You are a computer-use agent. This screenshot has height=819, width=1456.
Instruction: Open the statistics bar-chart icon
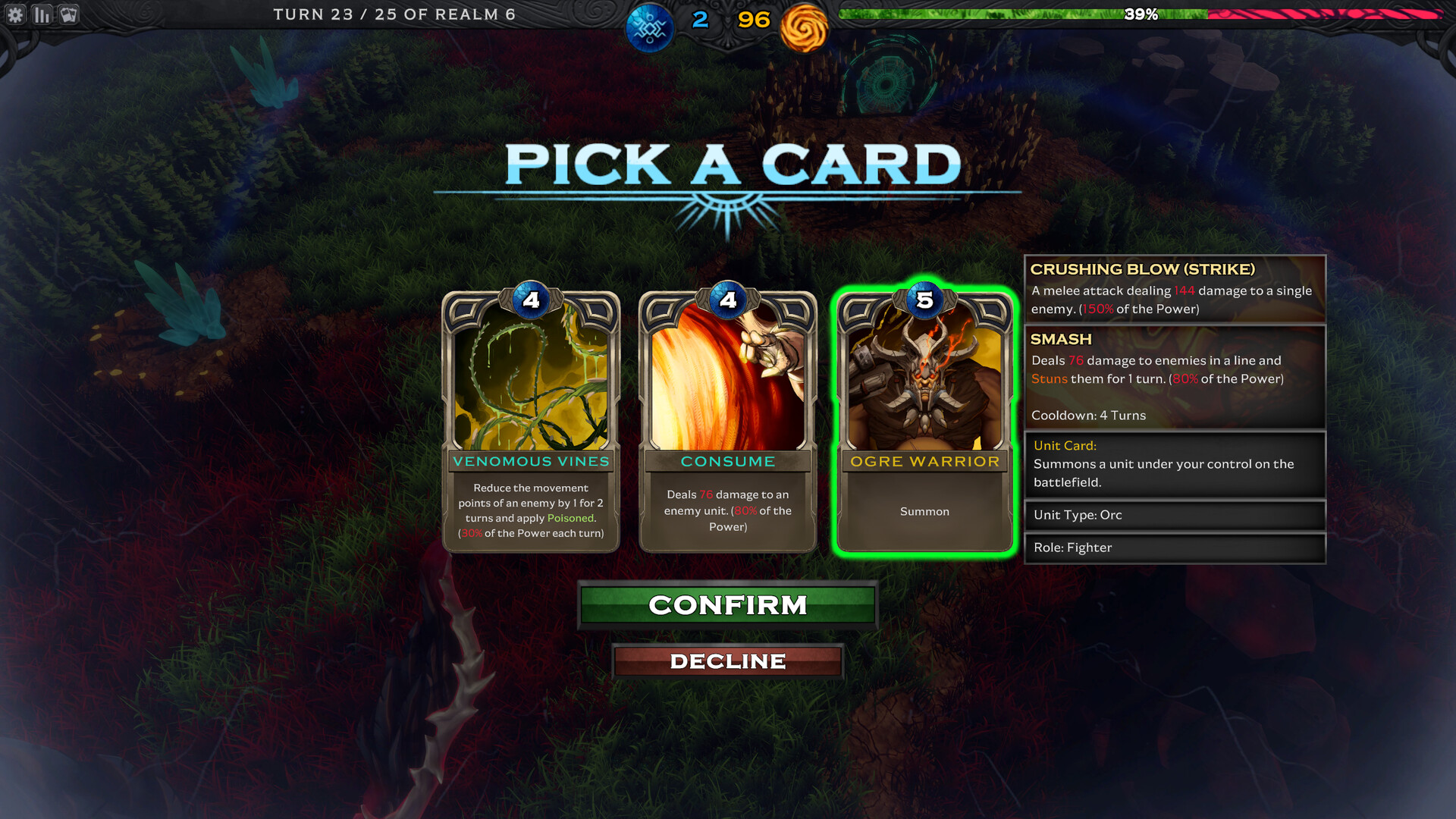pos(42,14)
